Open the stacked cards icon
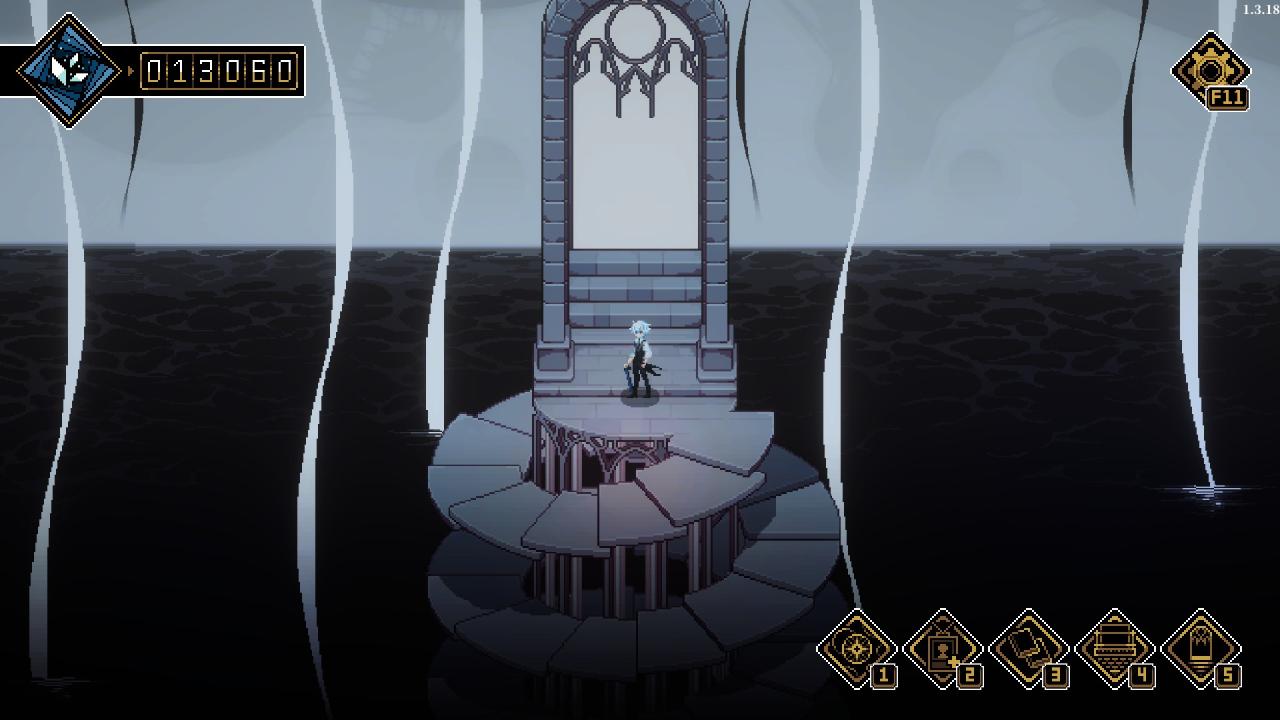 pyautogui.click(x=1028, y=648)
